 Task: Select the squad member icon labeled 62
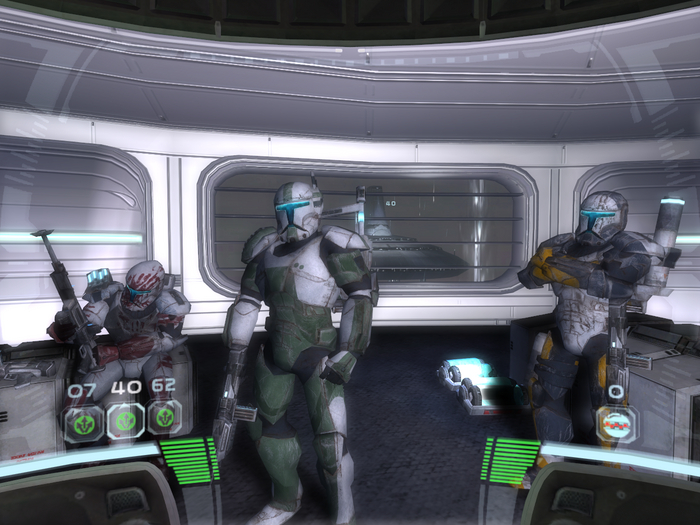[x=165, y=419]
